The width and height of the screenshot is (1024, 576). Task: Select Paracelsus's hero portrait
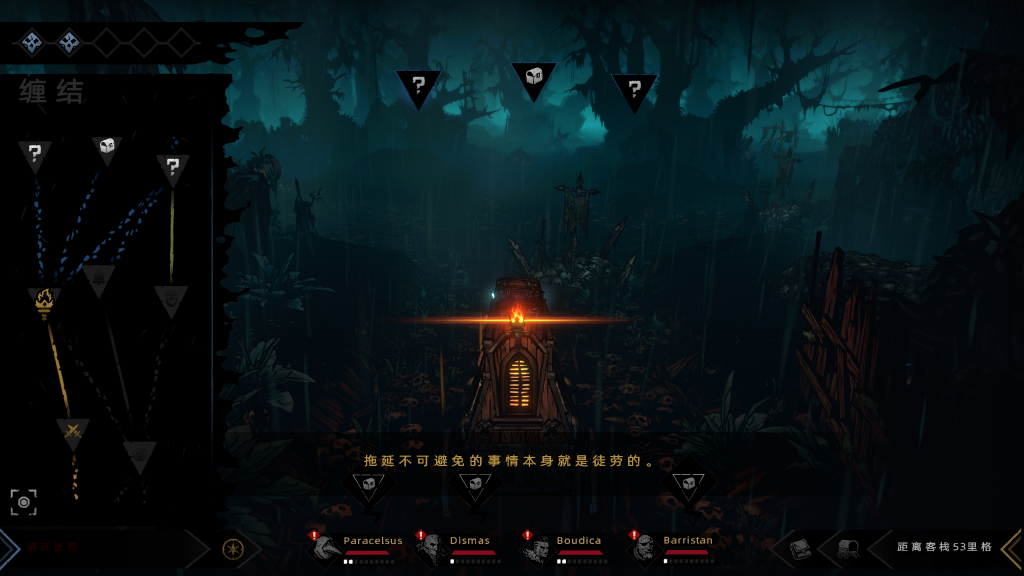(327, 548)
